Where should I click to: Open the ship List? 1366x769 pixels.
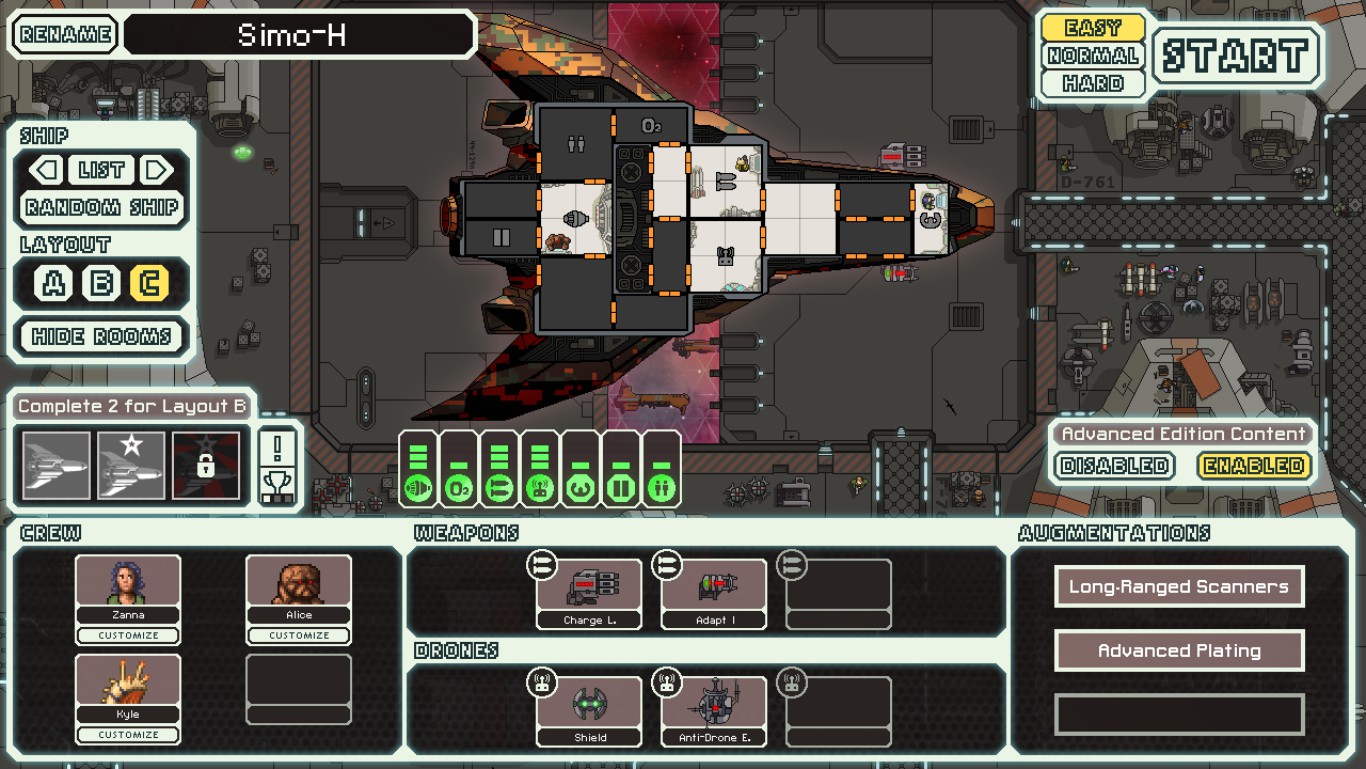point(101,170)
